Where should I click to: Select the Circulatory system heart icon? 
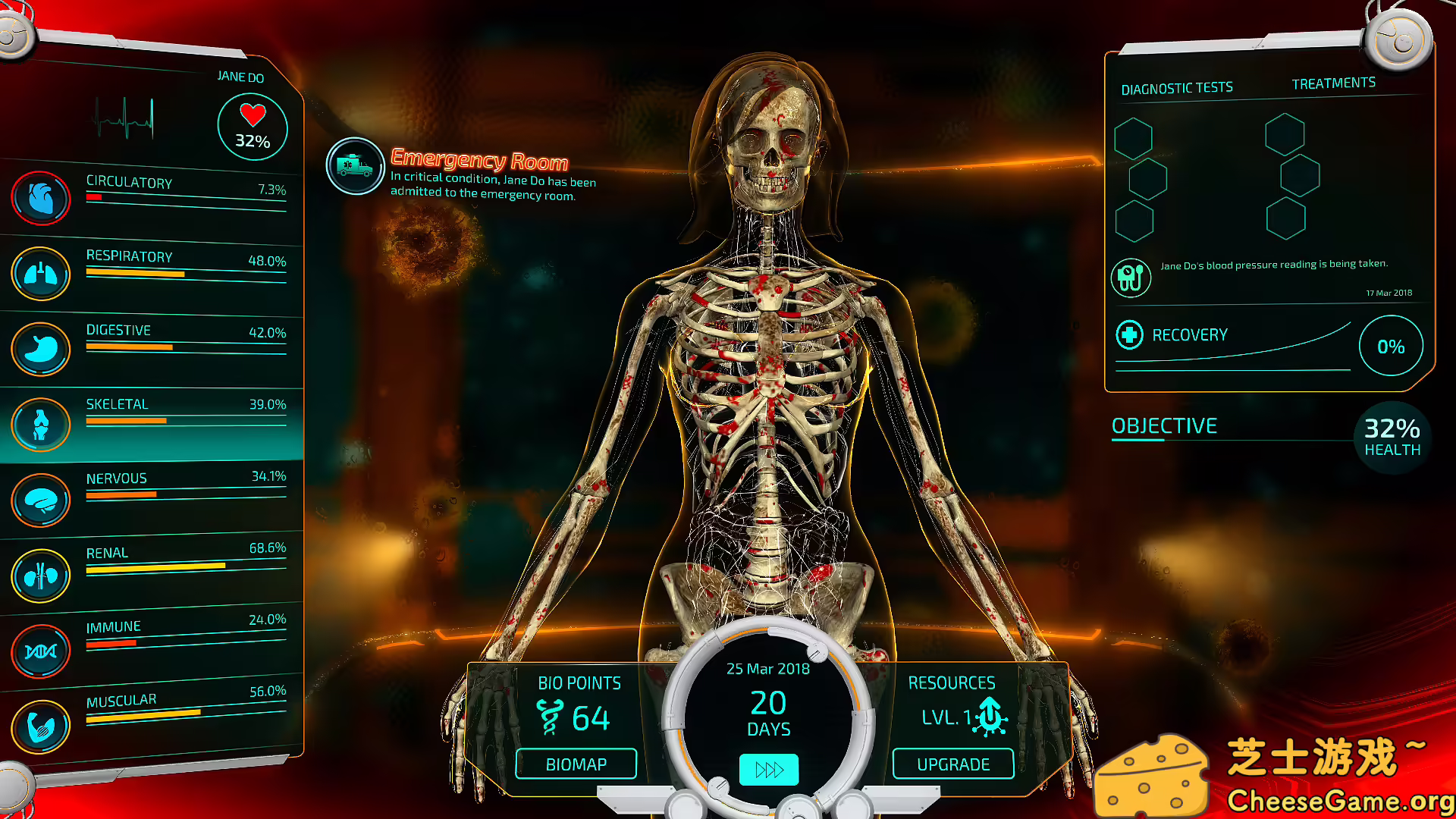pos(41,198)
